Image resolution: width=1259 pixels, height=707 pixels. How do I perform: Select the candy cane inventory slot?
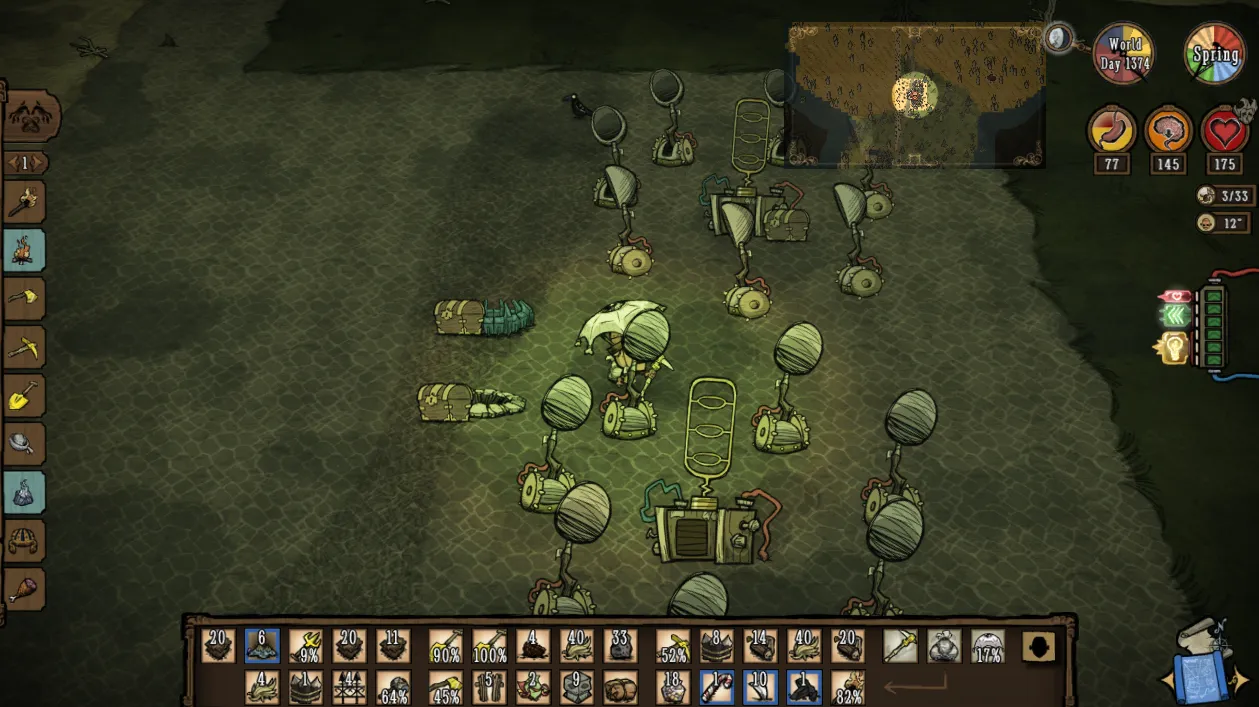(717, 686)
